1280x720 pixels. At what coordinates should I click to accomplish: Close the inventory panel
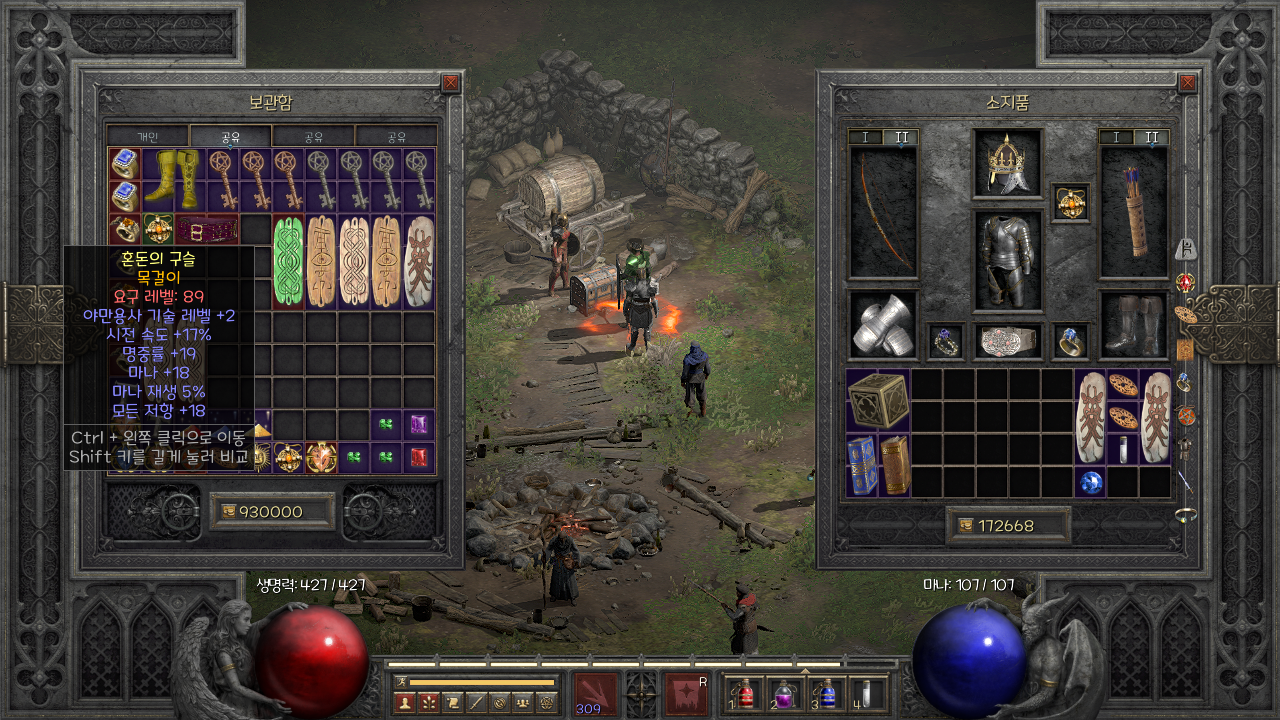click(1187, 83)
